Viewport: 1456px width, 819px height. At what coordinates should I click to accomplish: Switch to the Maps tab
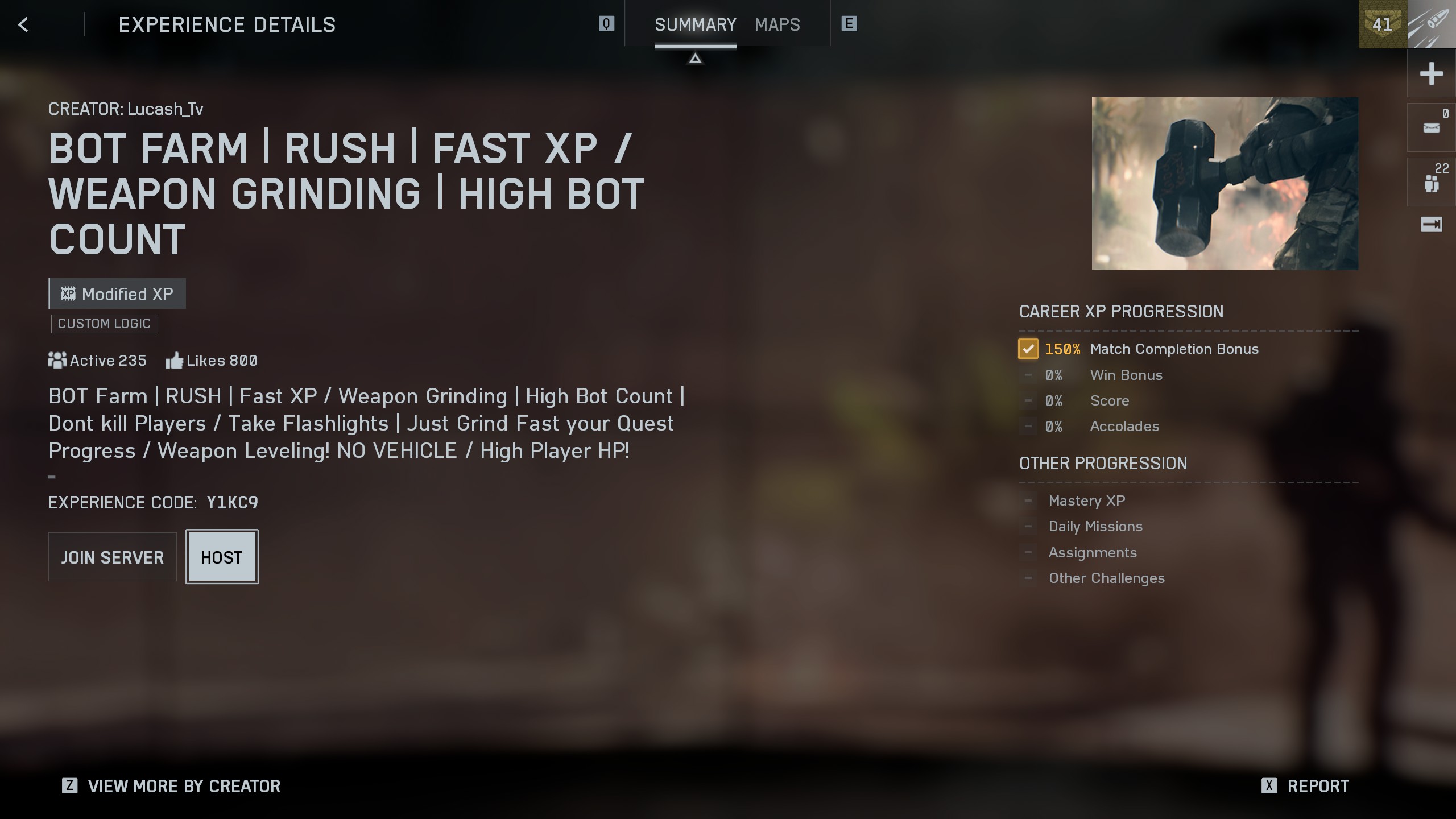777,24
